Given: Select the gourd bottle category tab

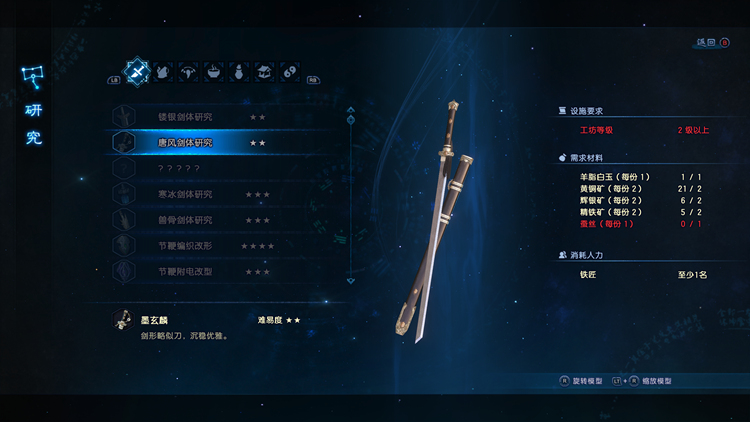Looking at the screenshot, I should [240, 72].
